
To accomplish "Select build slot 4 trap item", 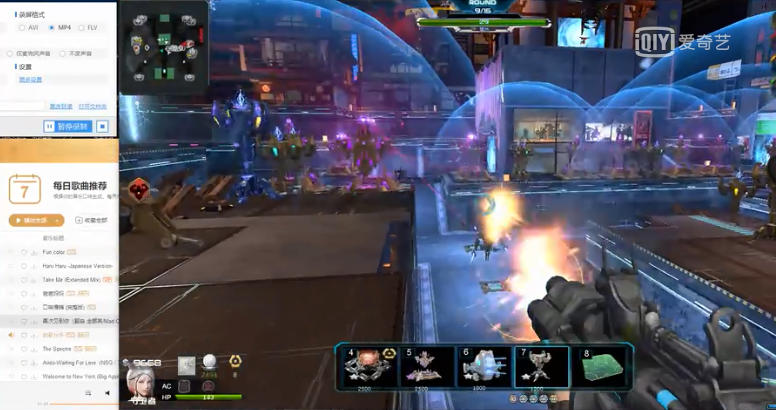I will click(369, 366).
